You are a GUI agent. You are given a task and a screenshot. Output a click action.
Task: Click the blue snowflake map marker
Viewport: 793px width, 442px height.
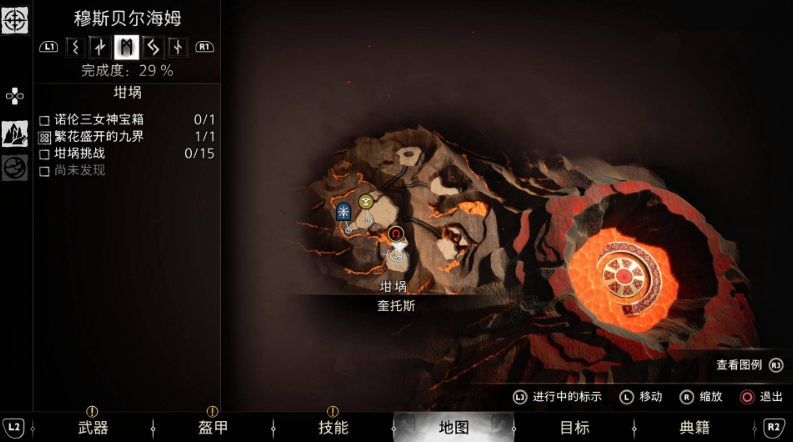click(343, 211)
